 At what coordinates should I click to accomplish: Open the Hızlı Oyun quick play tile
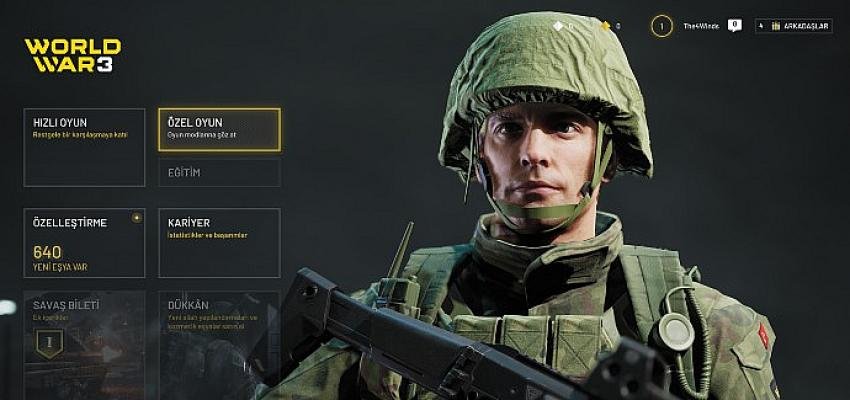[84, 147]
